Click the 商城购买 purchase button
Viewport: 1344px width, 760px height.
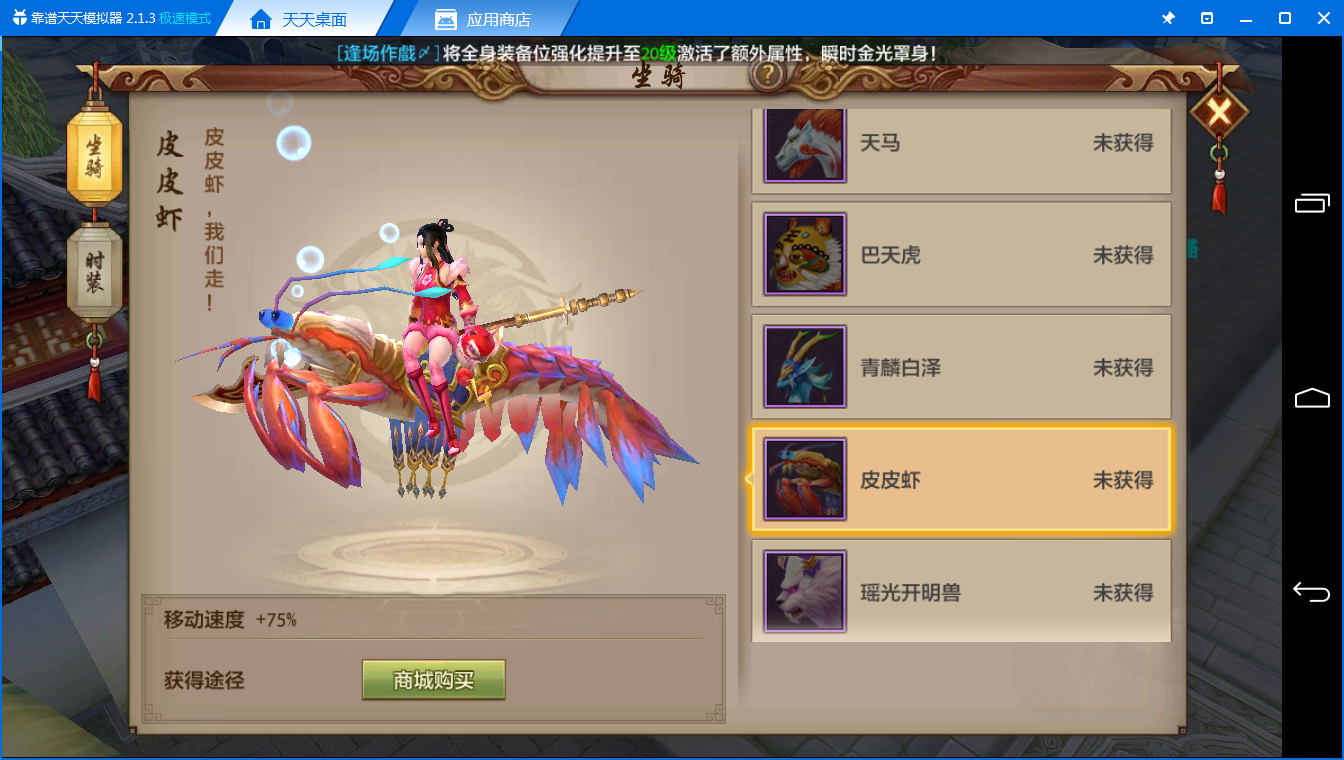point(433,680)
